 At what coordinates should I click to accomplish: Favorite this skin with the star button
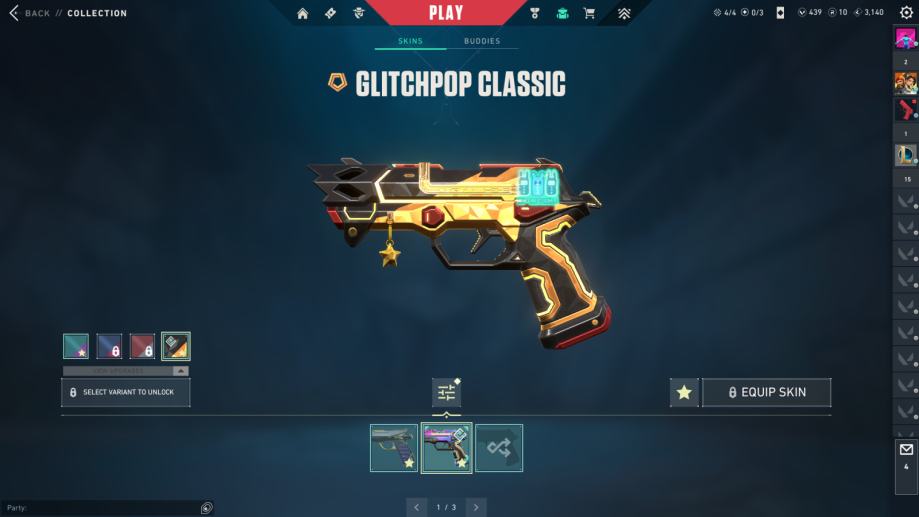684,393
